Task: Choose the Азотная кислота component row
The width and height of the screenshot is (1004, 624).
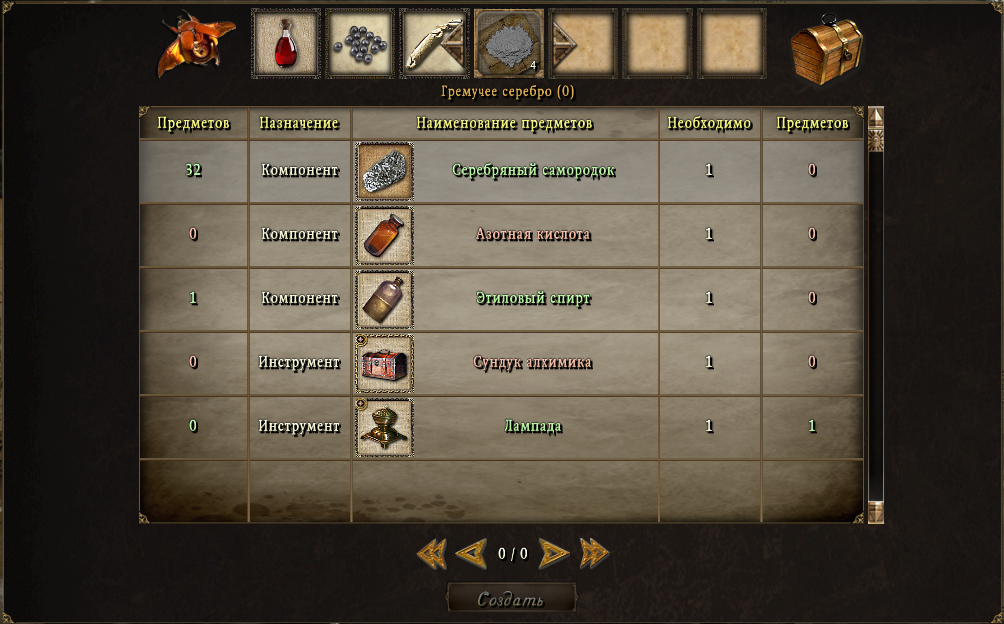Action: [533, 235]
